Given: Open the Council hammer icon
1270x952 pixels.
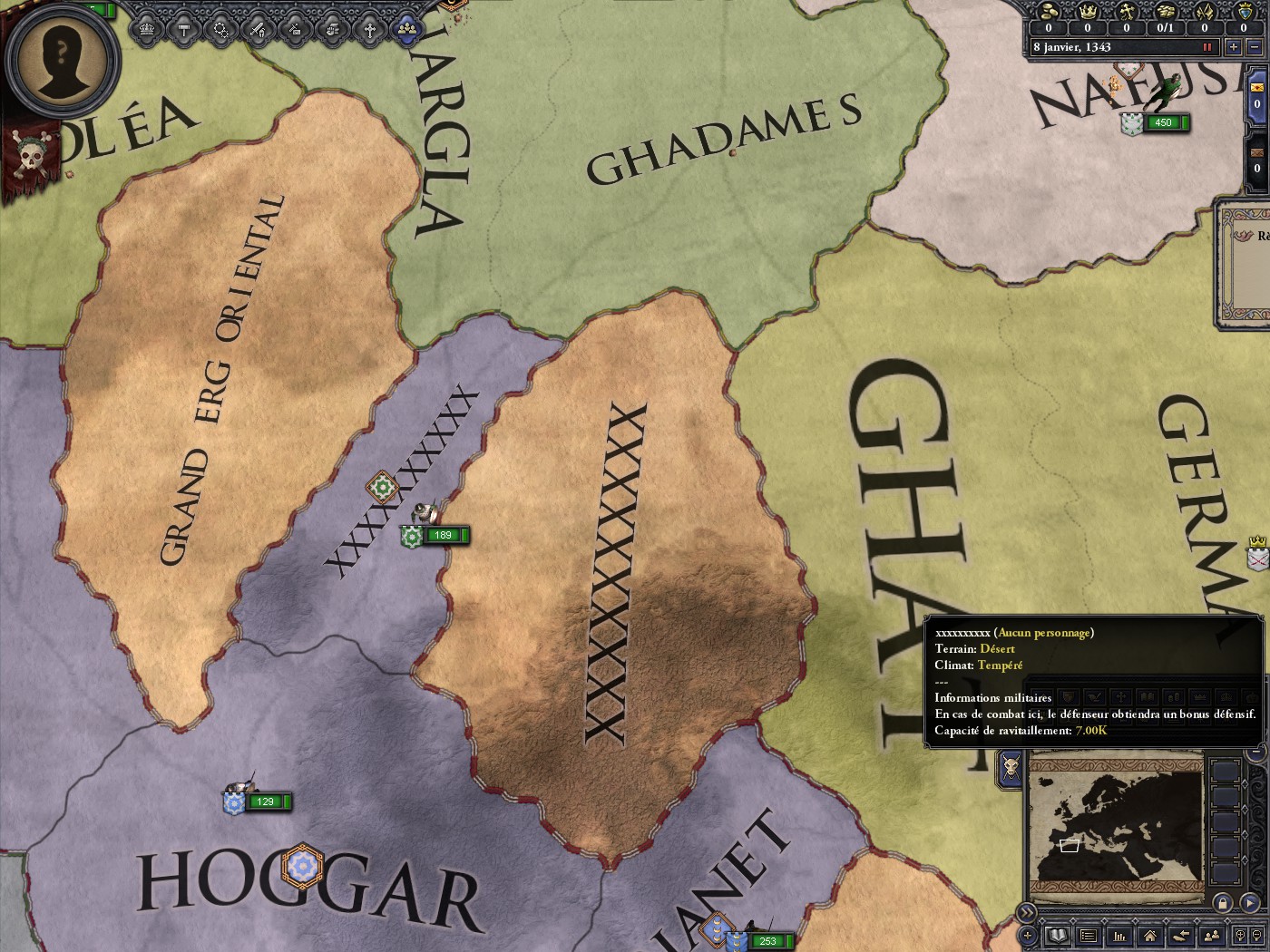Looking at the screenshot, I should [x=183, y=28].
